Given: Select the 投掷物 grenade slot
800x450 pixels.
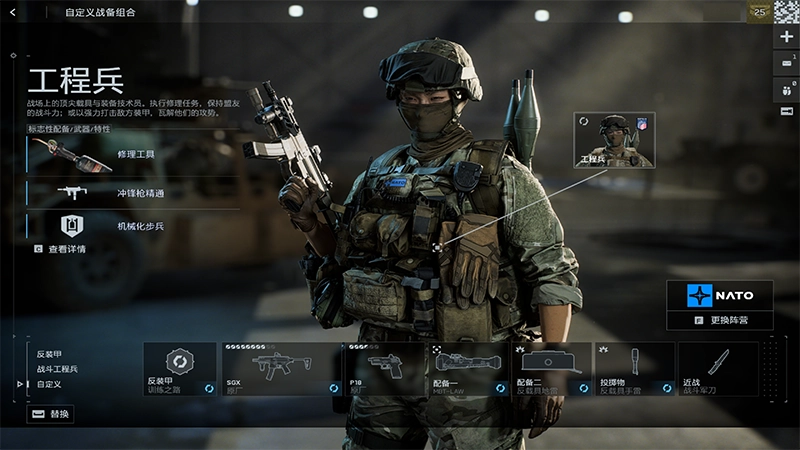Looking at the screenshot, I should pos(634,369).
